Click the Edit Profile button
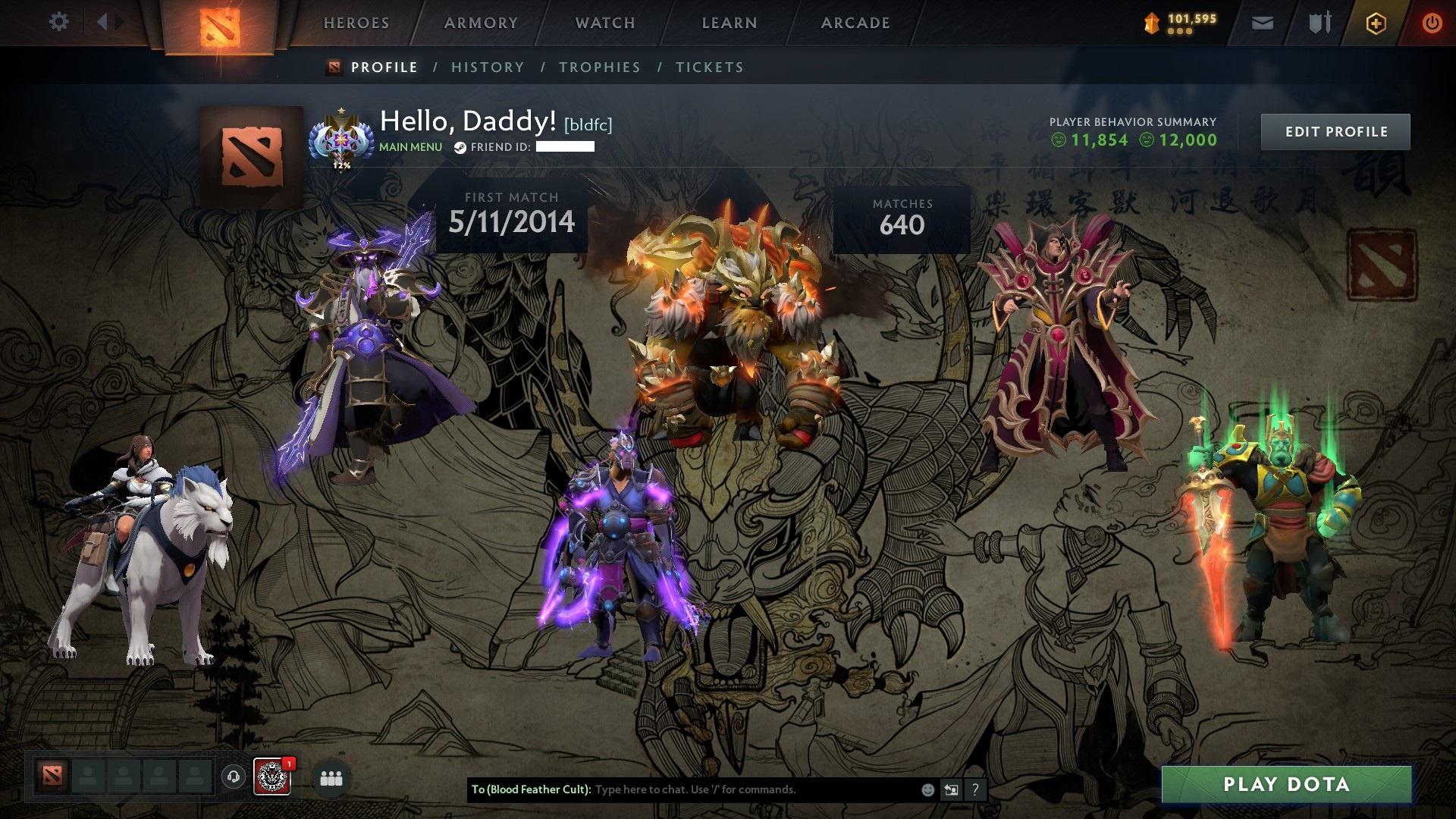The image size is (1456, 819). click(x=1335, y=132)
